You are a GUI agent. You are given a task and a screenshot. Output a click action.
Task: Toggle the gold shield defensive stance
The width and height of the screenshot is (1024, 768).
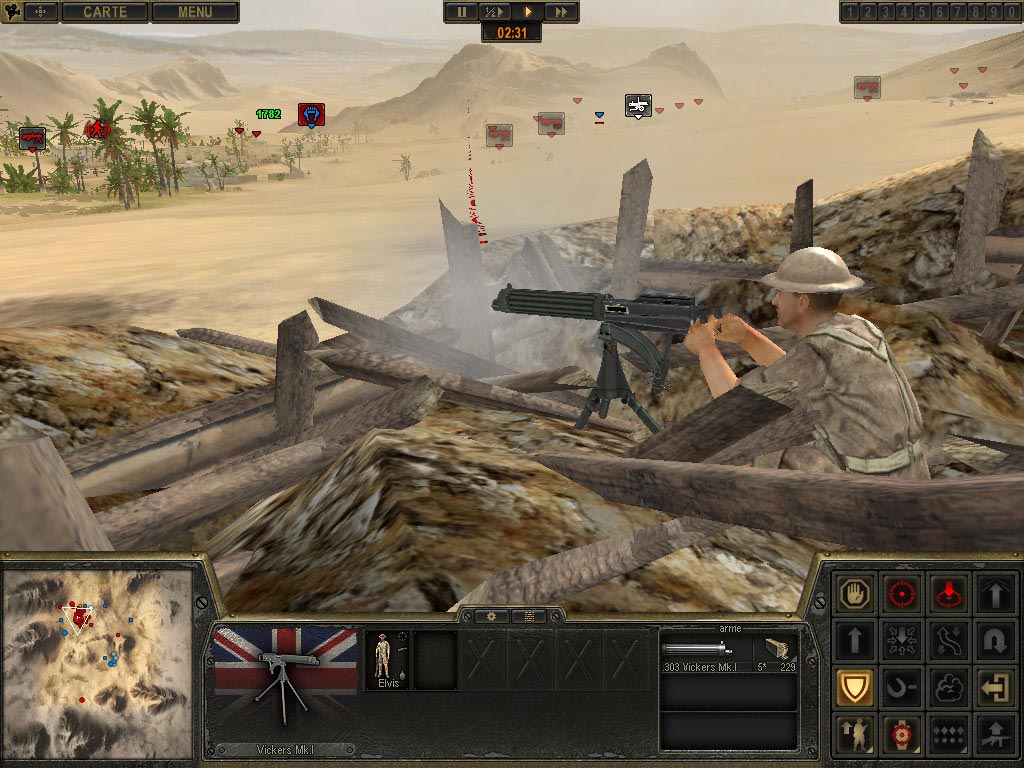[857, 687]
